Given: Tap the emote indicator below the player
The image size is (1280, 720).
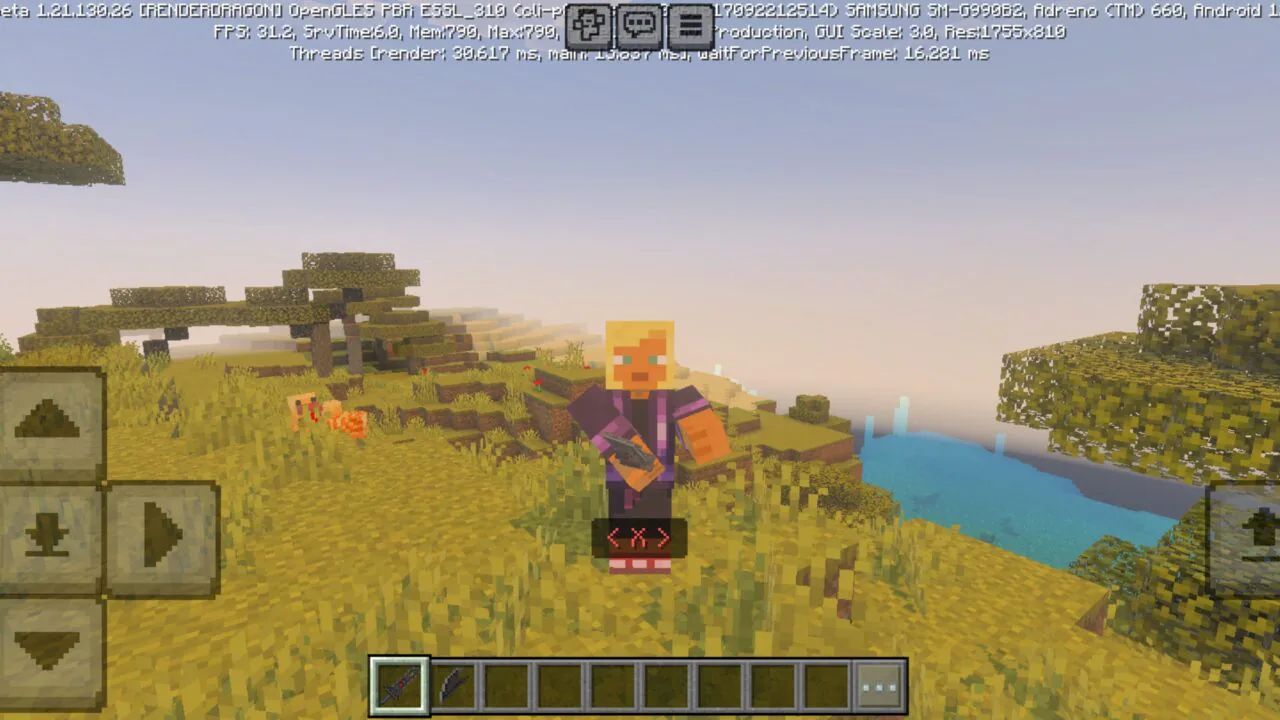Looking at the screenshot, I should point(640,537).
